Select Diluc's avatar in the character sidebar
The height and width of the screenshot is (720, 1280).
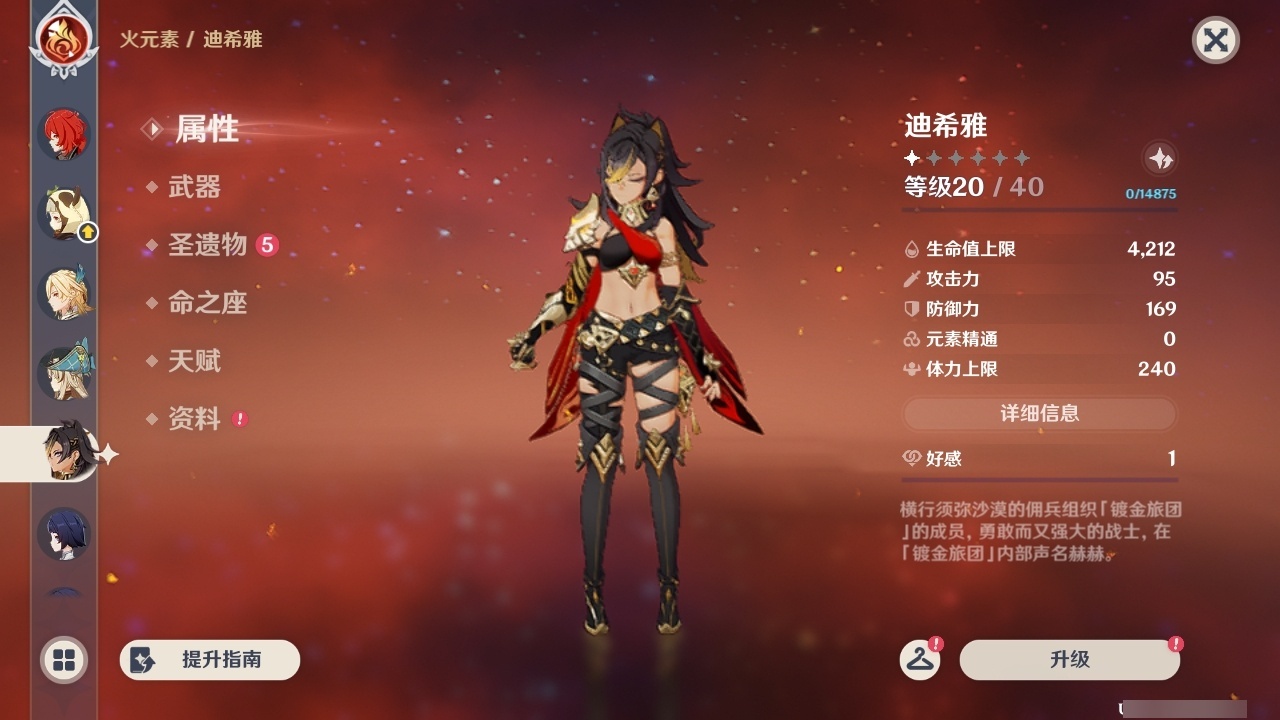(x=64, y=133)
